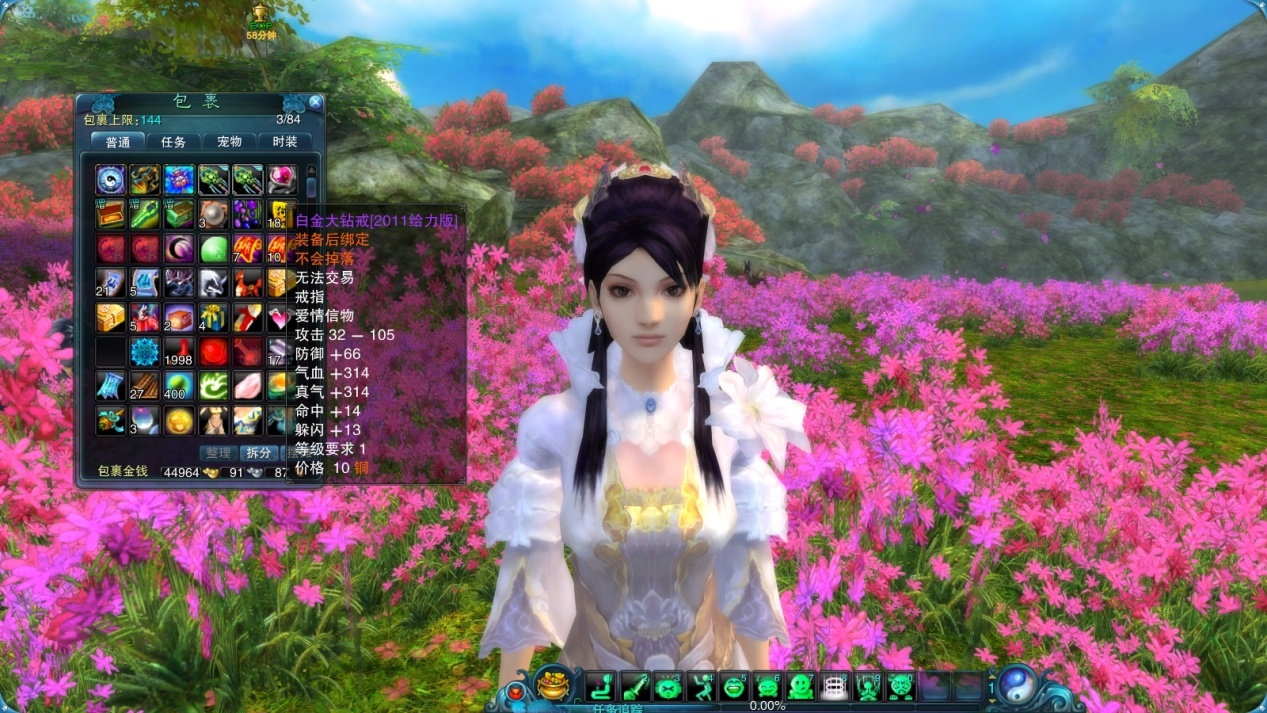This screenshot has height=713, width=1267.
Task: Select the wood planks stack of 27
Action: [145, 386]
